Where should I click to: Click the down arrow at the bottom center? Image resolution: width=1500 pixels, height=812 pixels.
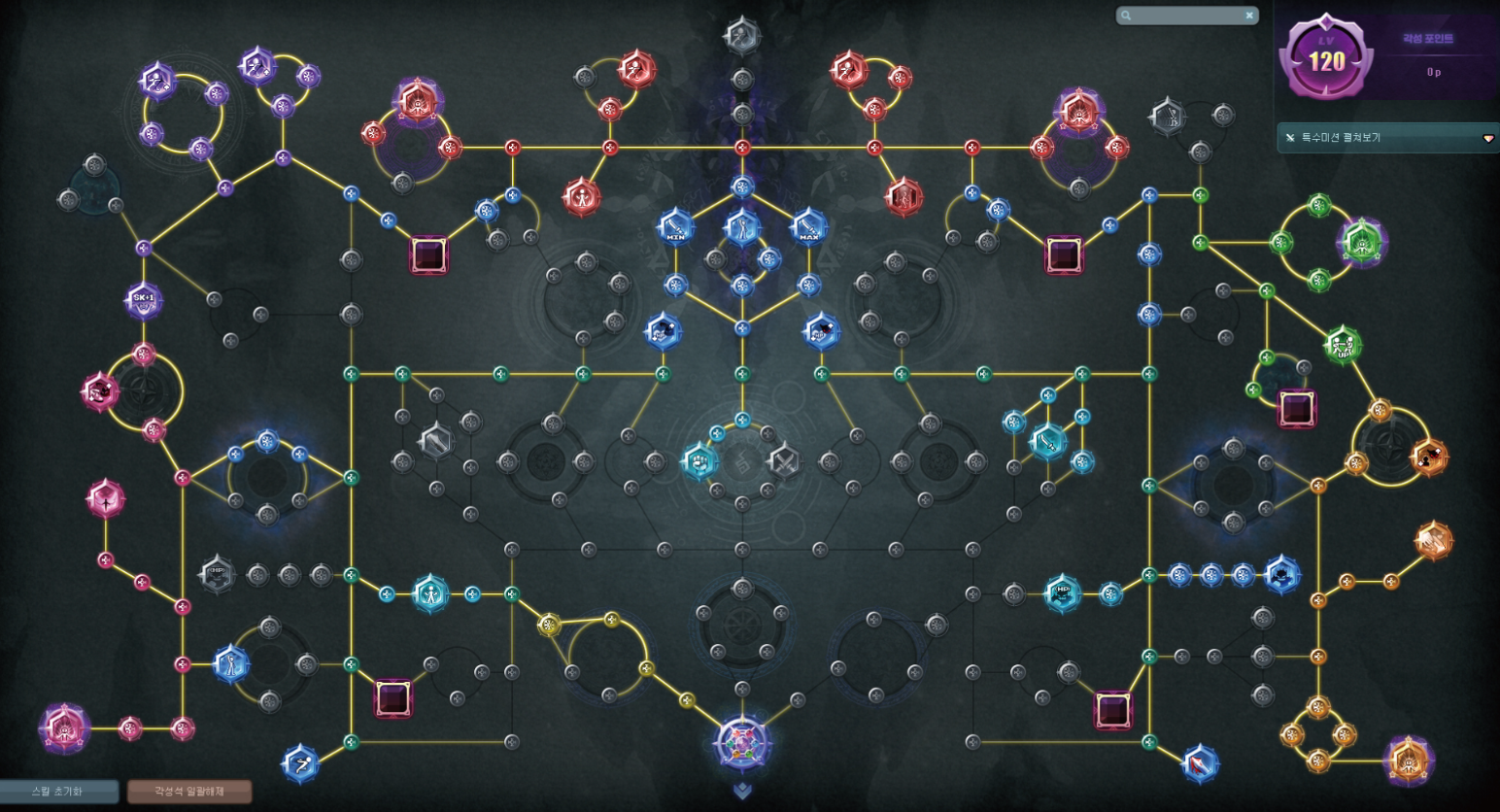742,792
